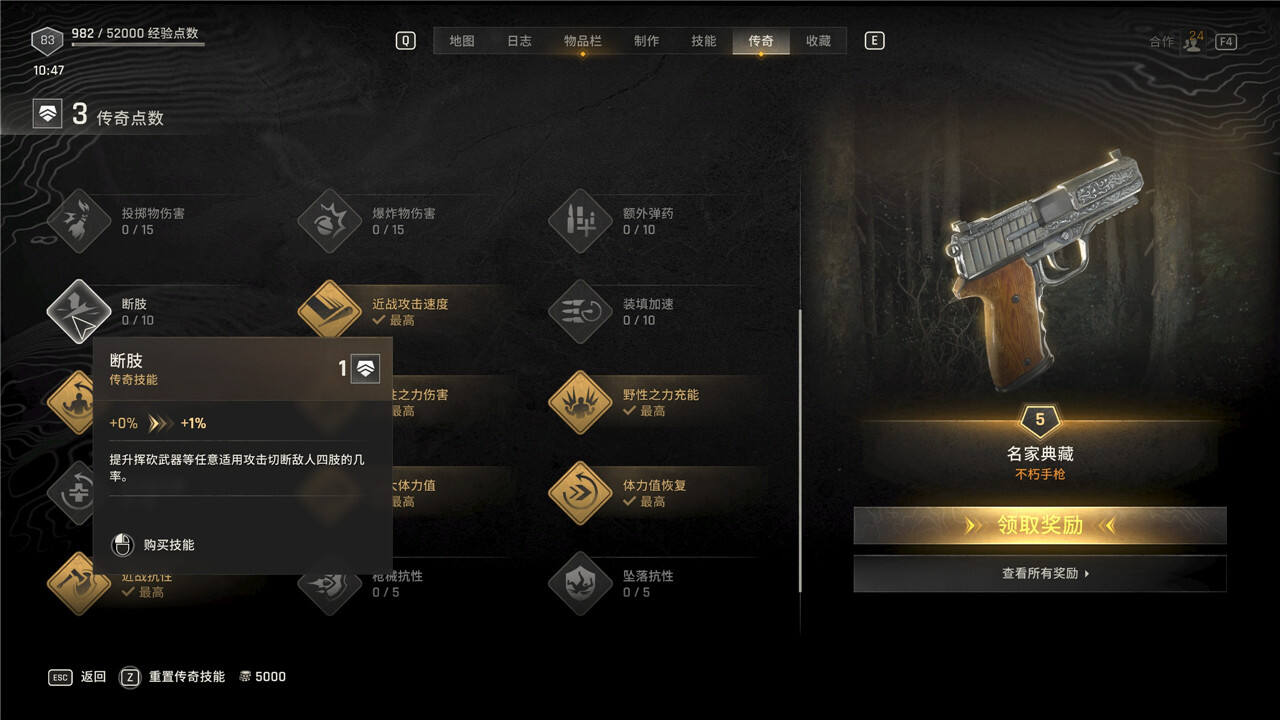1280x720 pixels.
Task: Select the 物品栏 tab
Action: (x=582, y=41)
